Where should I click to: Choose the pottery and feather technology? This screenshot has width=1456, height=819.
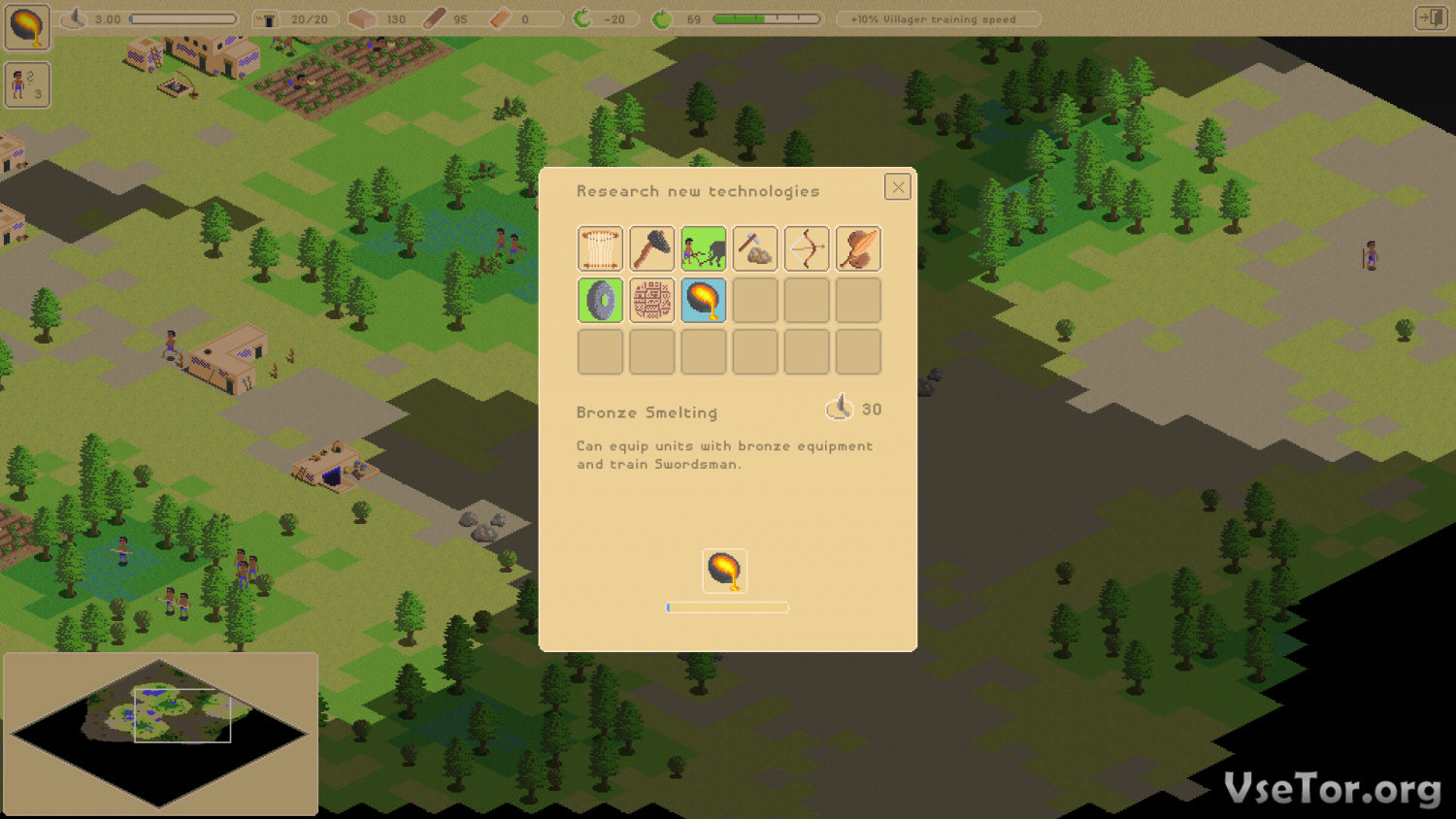tap(858, 248)
